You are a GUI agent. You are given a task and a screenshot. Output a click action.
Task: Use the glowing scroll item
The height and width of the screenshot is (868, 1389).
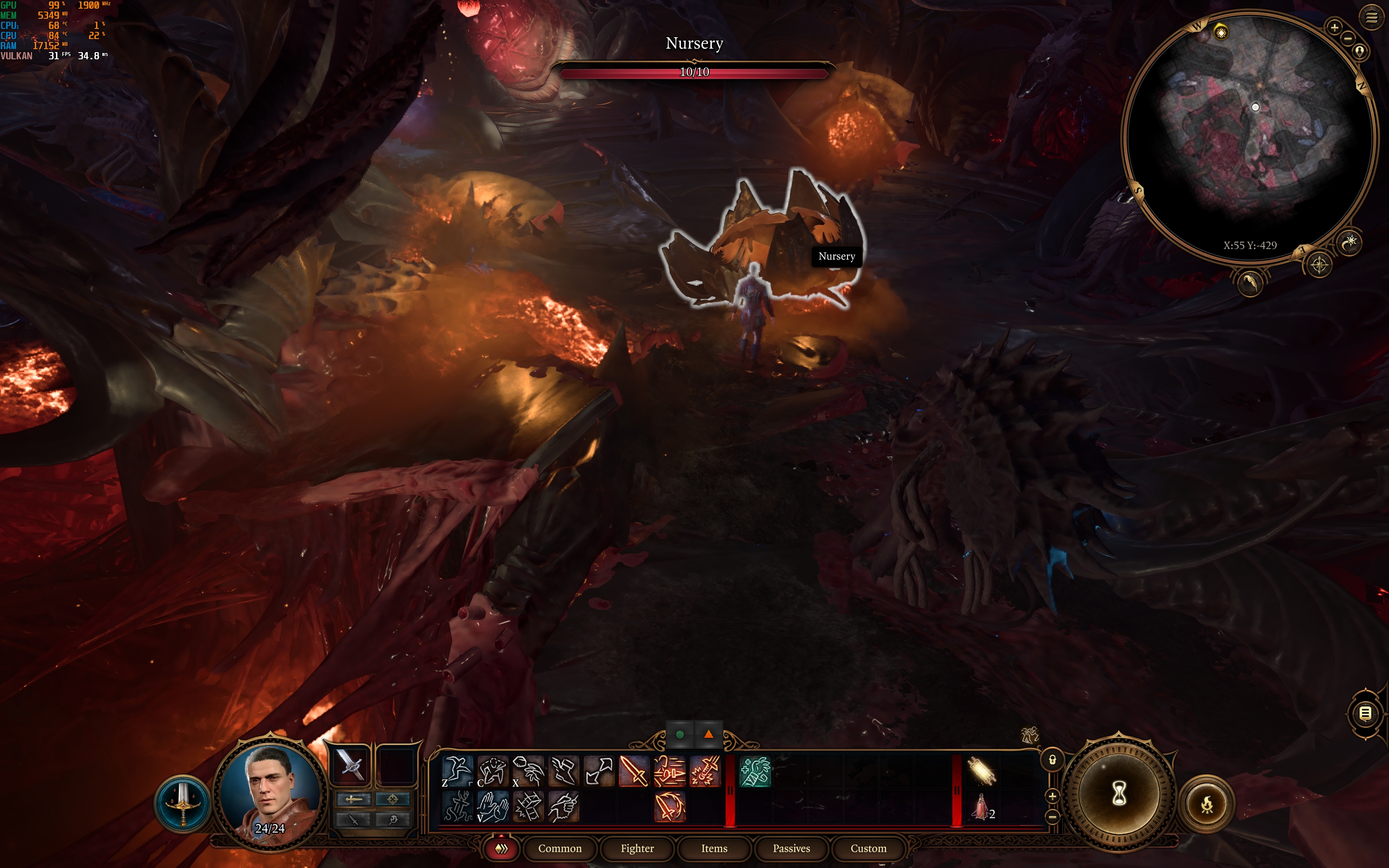tap(981, 771)
